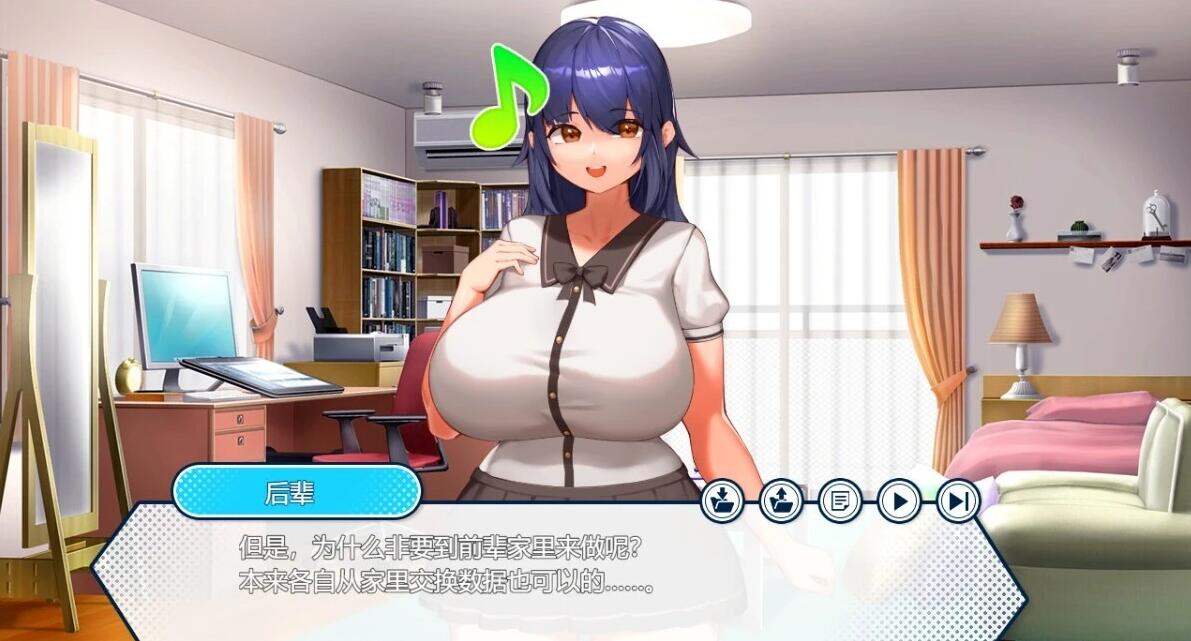The width and height of the screenshot is (1191, 641).
Task: Load a save with the folder up-arrow icon
Action: (781, 500)
